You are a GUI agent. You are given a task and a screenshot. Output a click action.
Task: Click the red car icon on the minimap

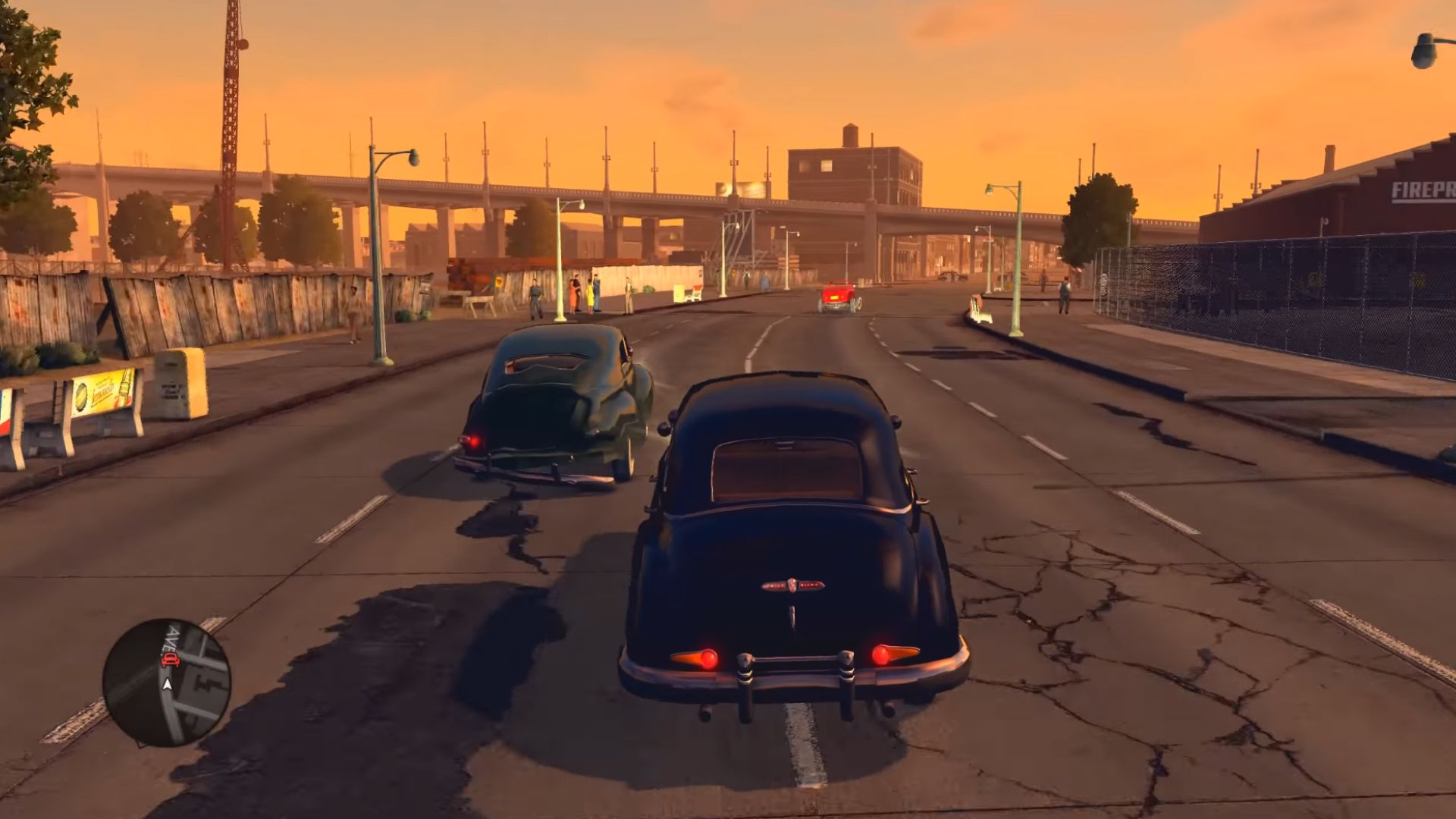coord(170,659)
